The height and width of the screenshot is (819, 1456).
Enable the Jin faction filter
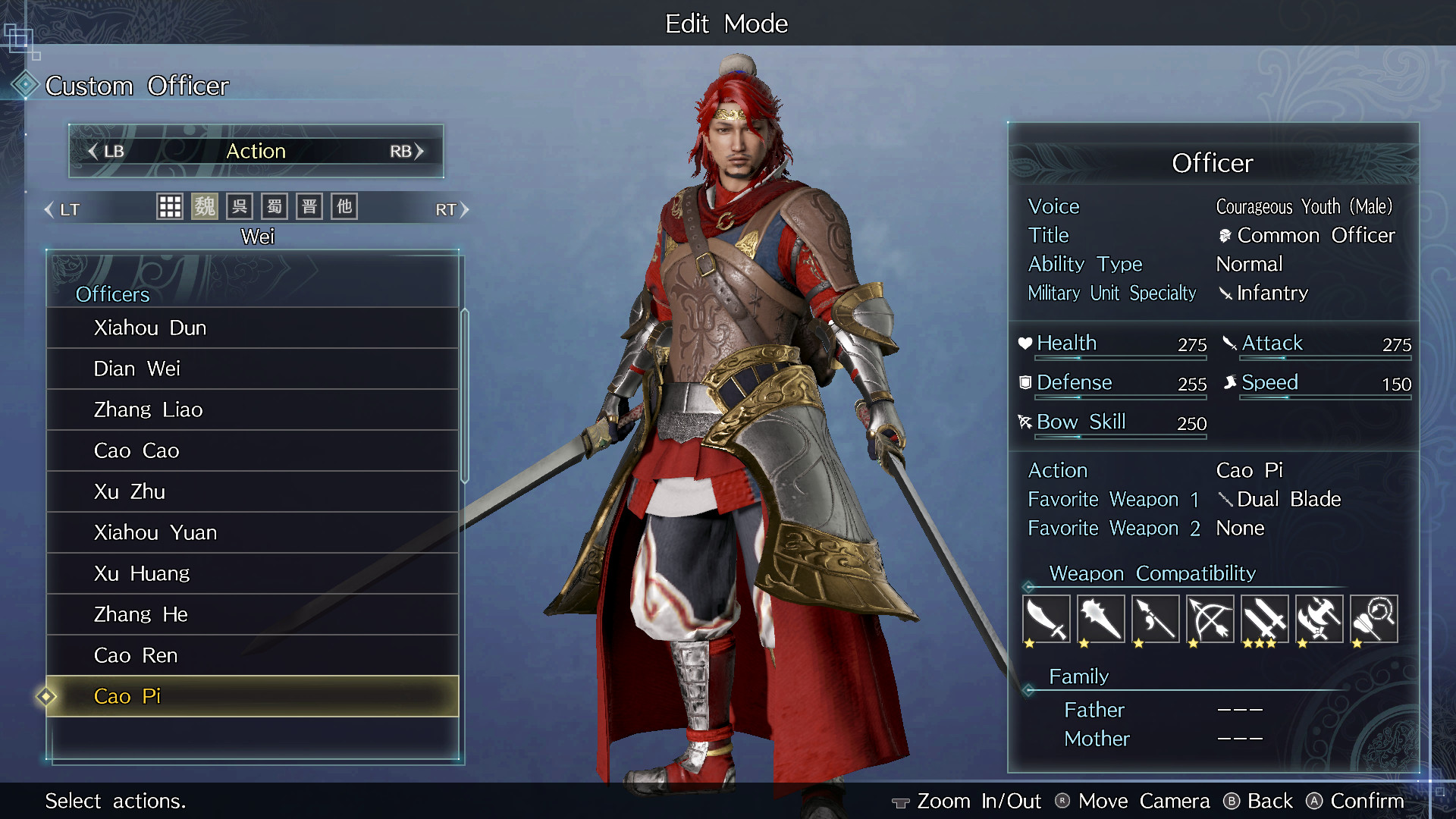[309, 206]
